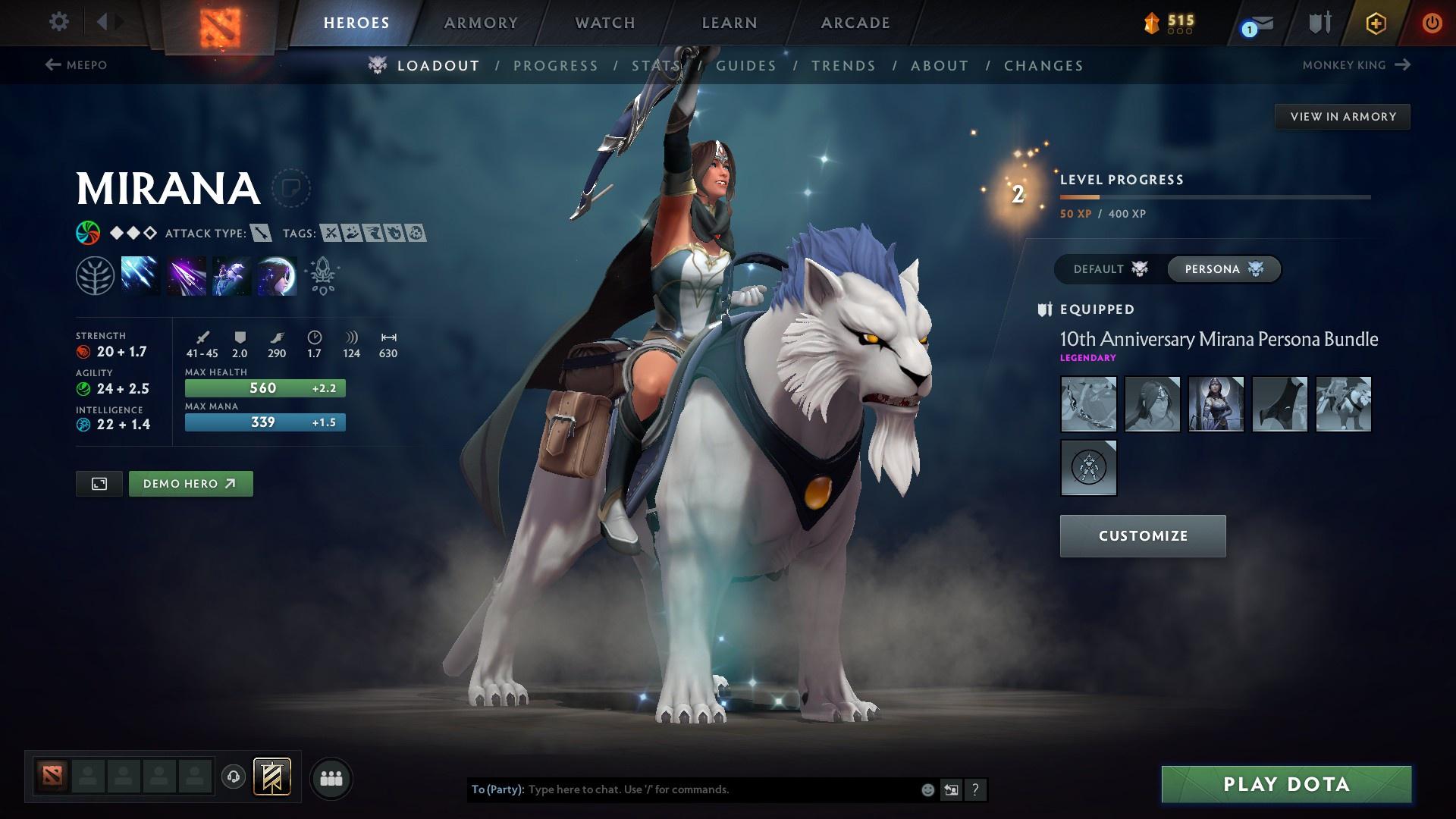The image size is (1456, 819).
Task: Open the GUIDES tab
Action: 746,66
